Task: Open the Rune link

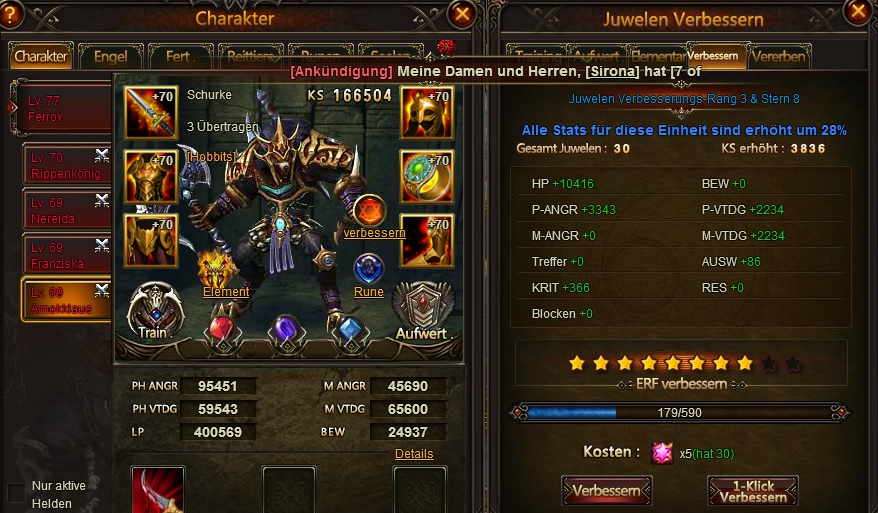Action: [368, 292]
